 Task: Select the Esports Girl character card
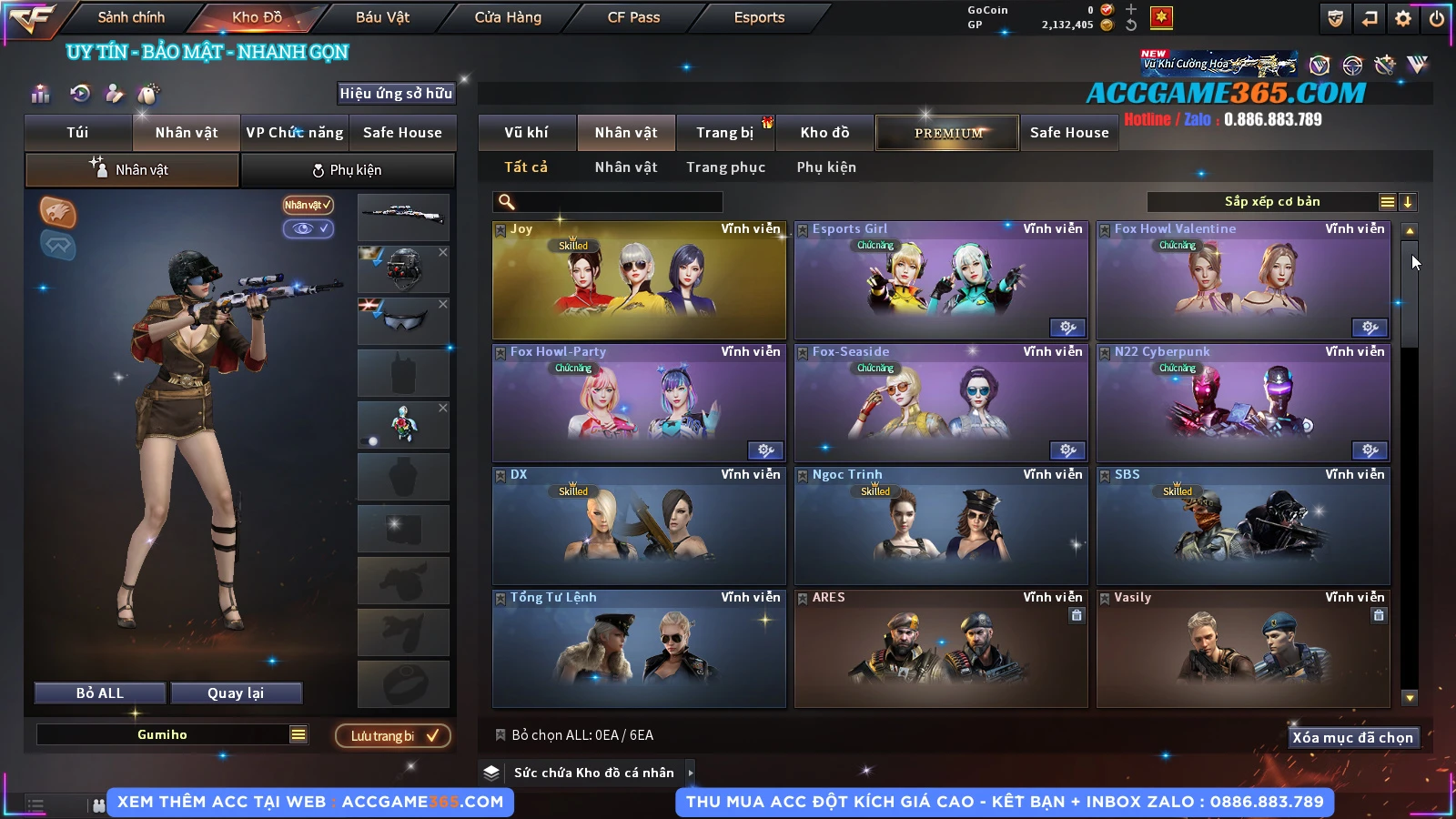(x=941, y=280)
